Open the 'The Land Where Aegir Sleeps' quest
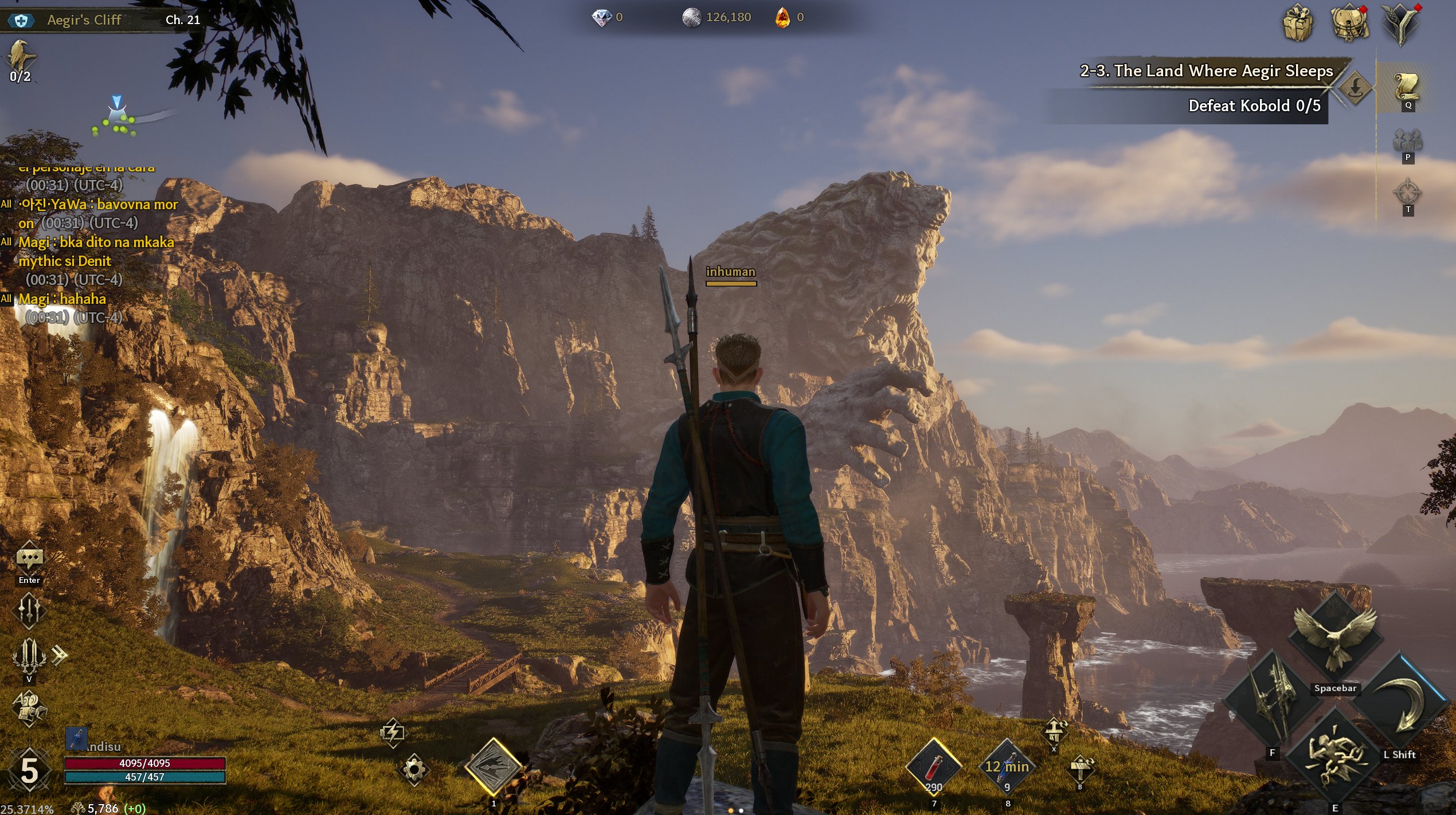1456x815 pixels. tap(1206, 71)
